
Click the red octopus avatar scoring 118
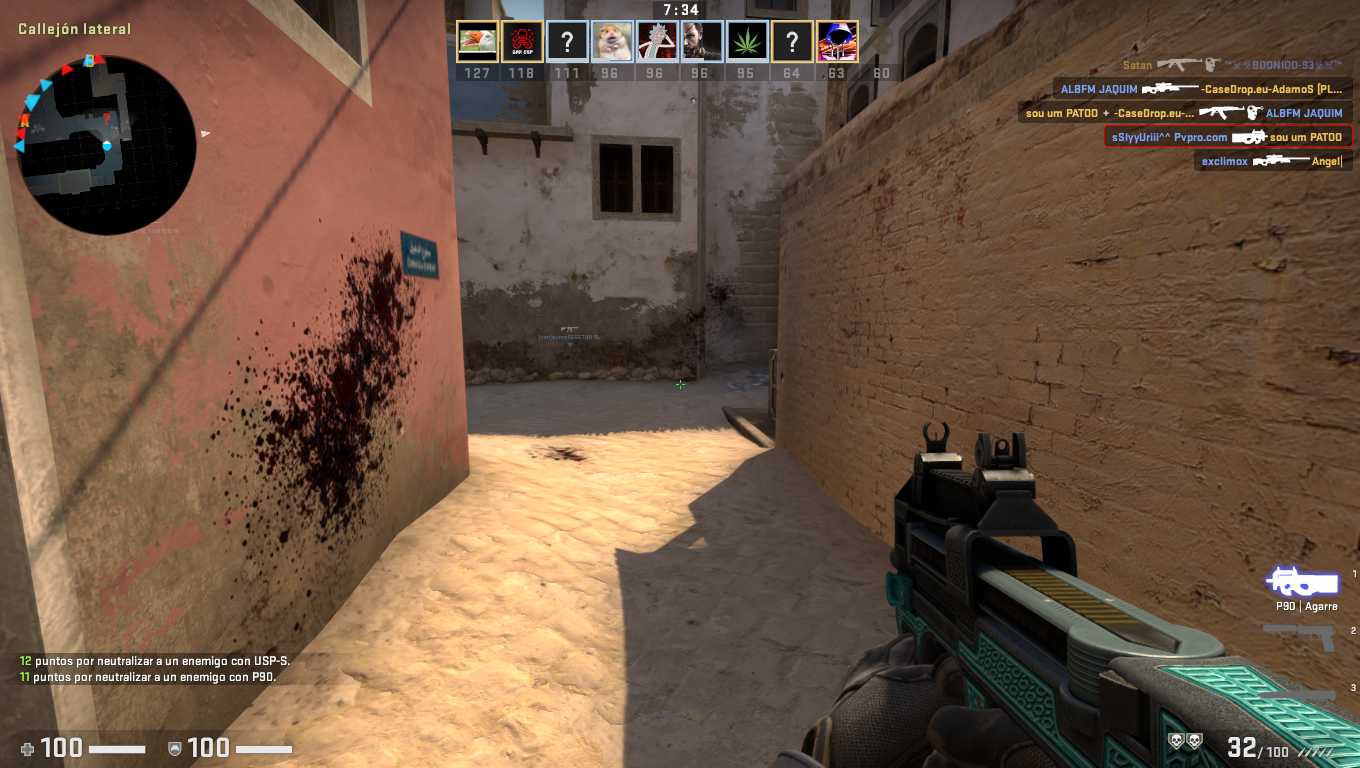point(522,42)
